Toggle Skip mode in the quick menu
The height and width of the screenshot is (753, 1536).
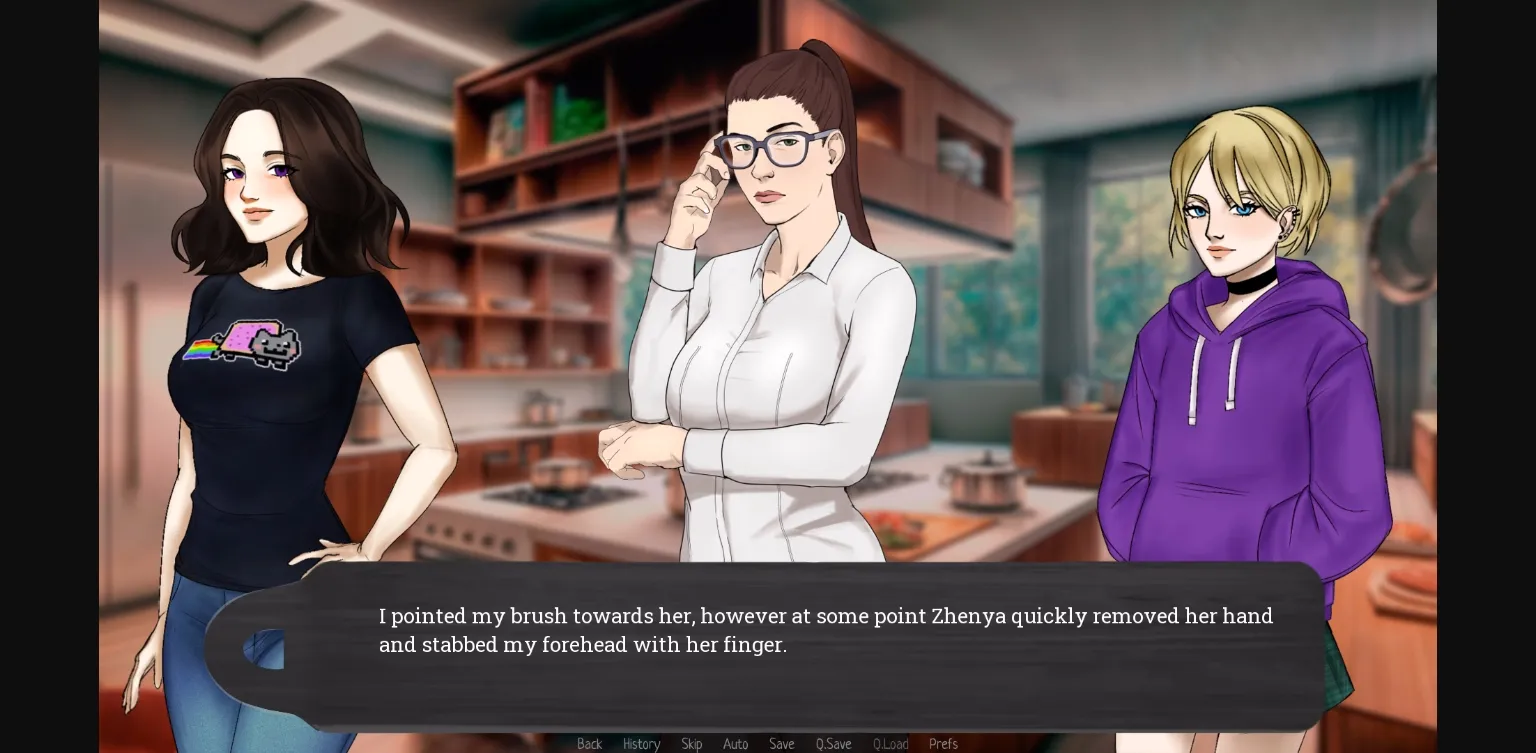692,744
